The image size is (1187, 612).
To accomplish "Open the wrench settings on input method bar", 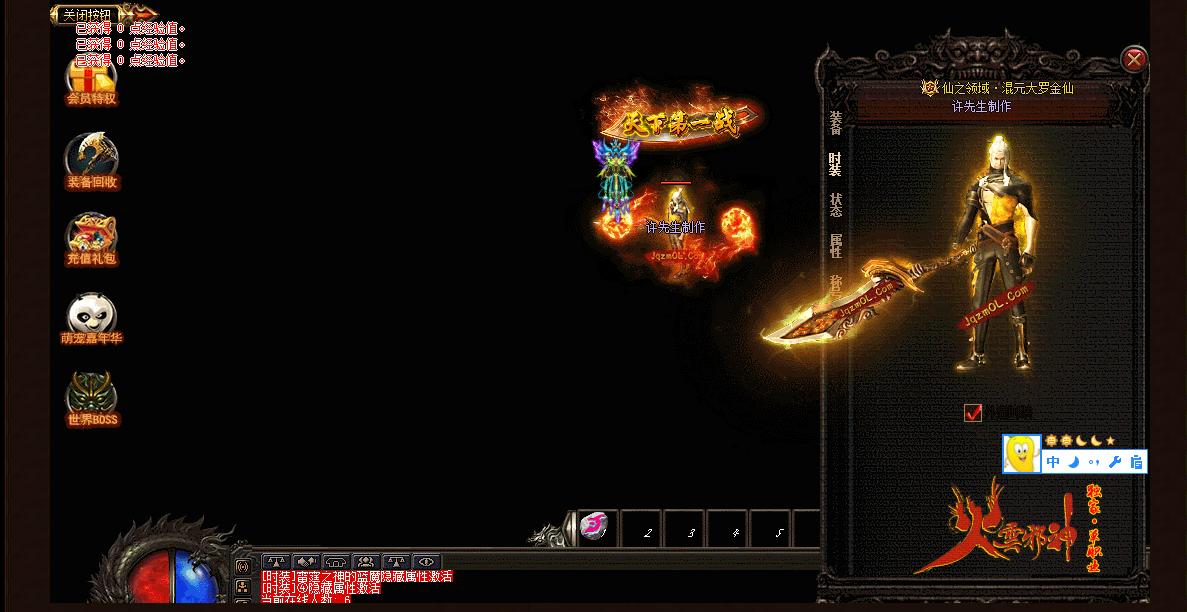I will click(1115, 462).
